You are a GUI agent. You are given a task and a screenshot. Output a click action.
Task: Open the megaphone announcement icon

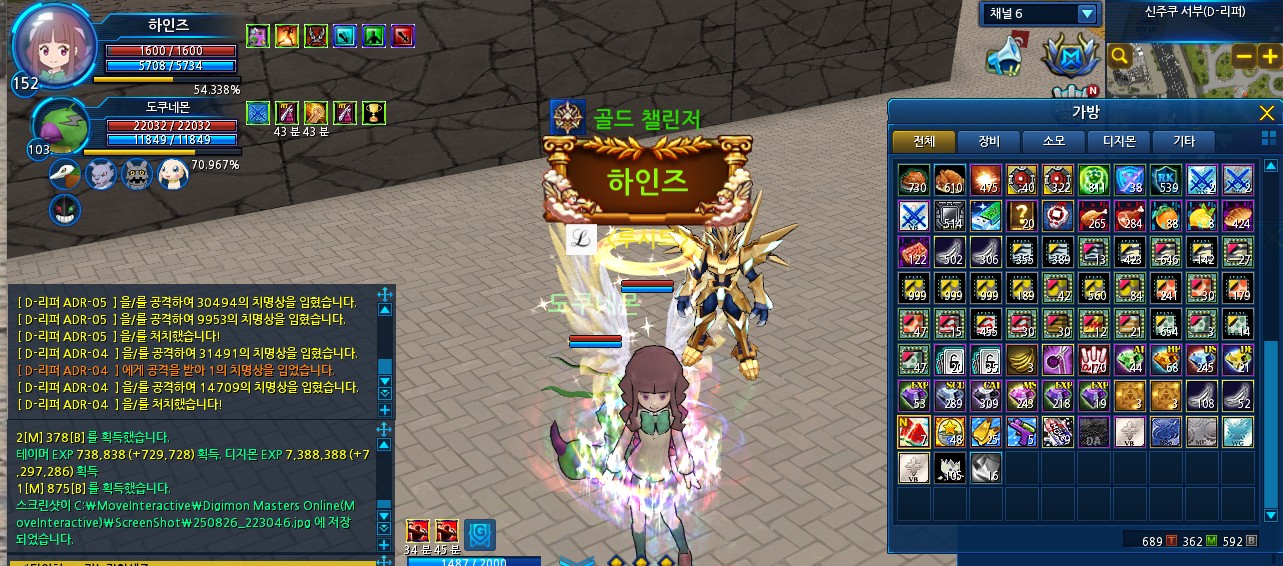point(1006,55)
